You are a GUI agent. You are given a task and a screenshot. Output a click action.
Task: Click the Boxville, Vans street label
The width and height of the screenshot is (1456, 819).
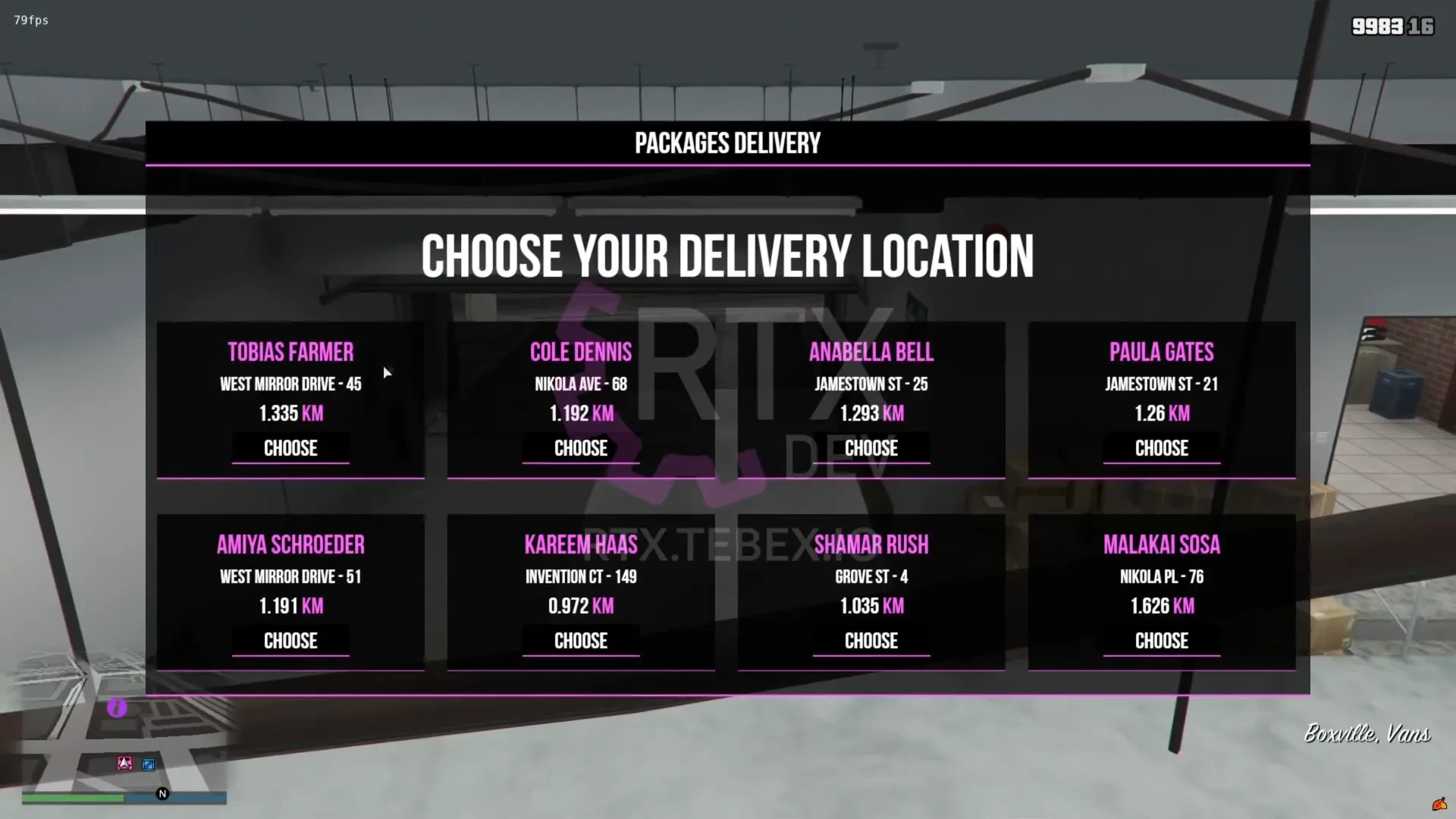1366,734
